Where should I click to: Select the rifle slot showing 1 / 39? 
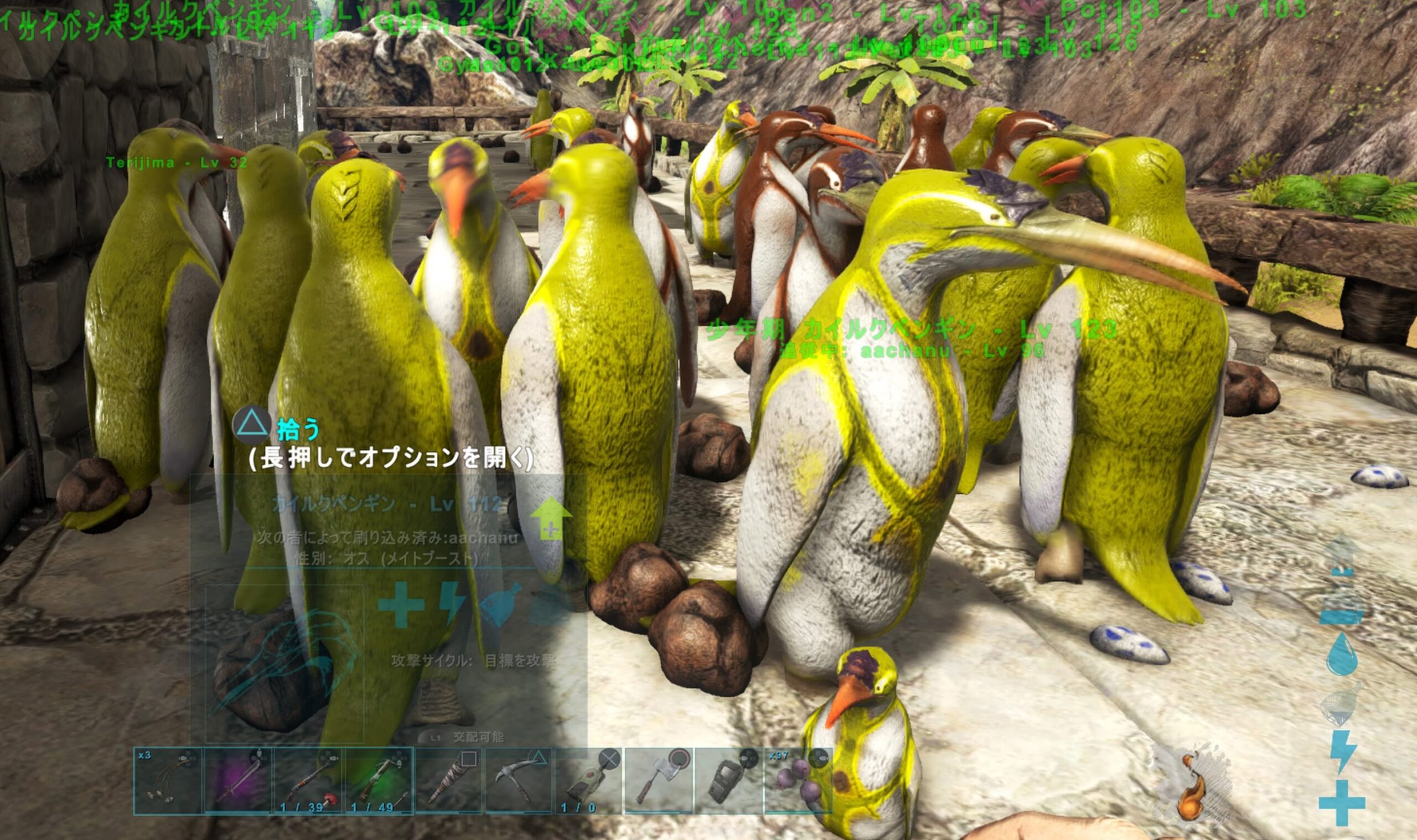coord(308,781)
